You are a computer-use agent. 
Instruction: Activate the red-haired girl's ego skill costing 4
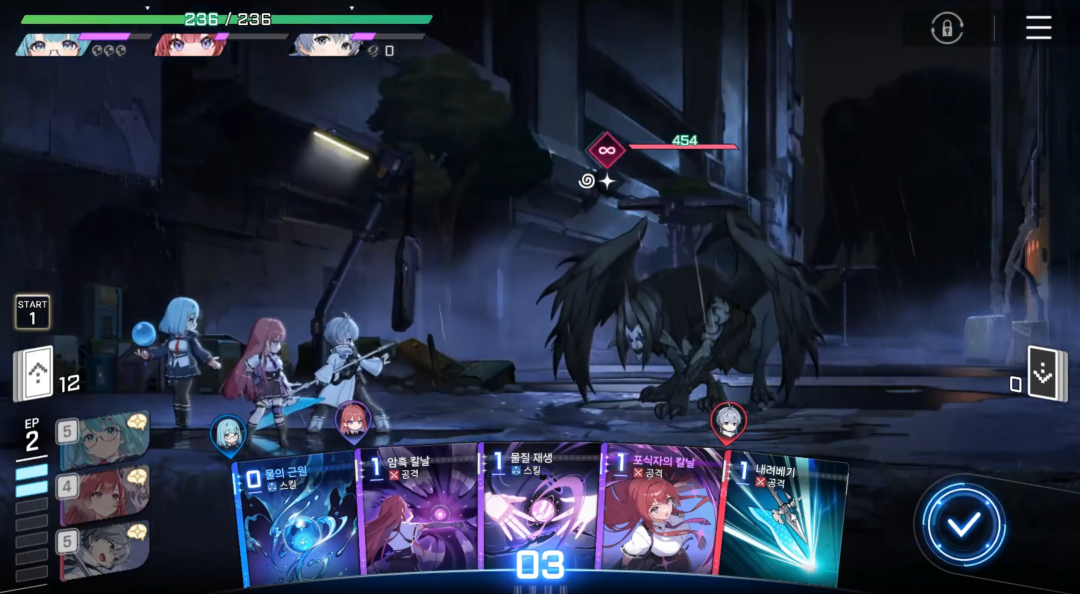coord(103,494)
